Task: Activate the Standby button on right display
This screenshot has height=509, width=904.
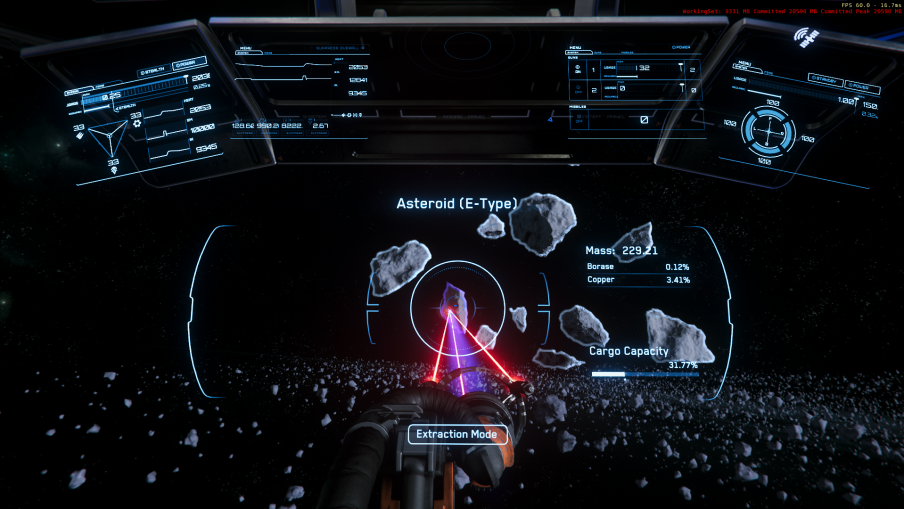Action: tap(825, 79)
